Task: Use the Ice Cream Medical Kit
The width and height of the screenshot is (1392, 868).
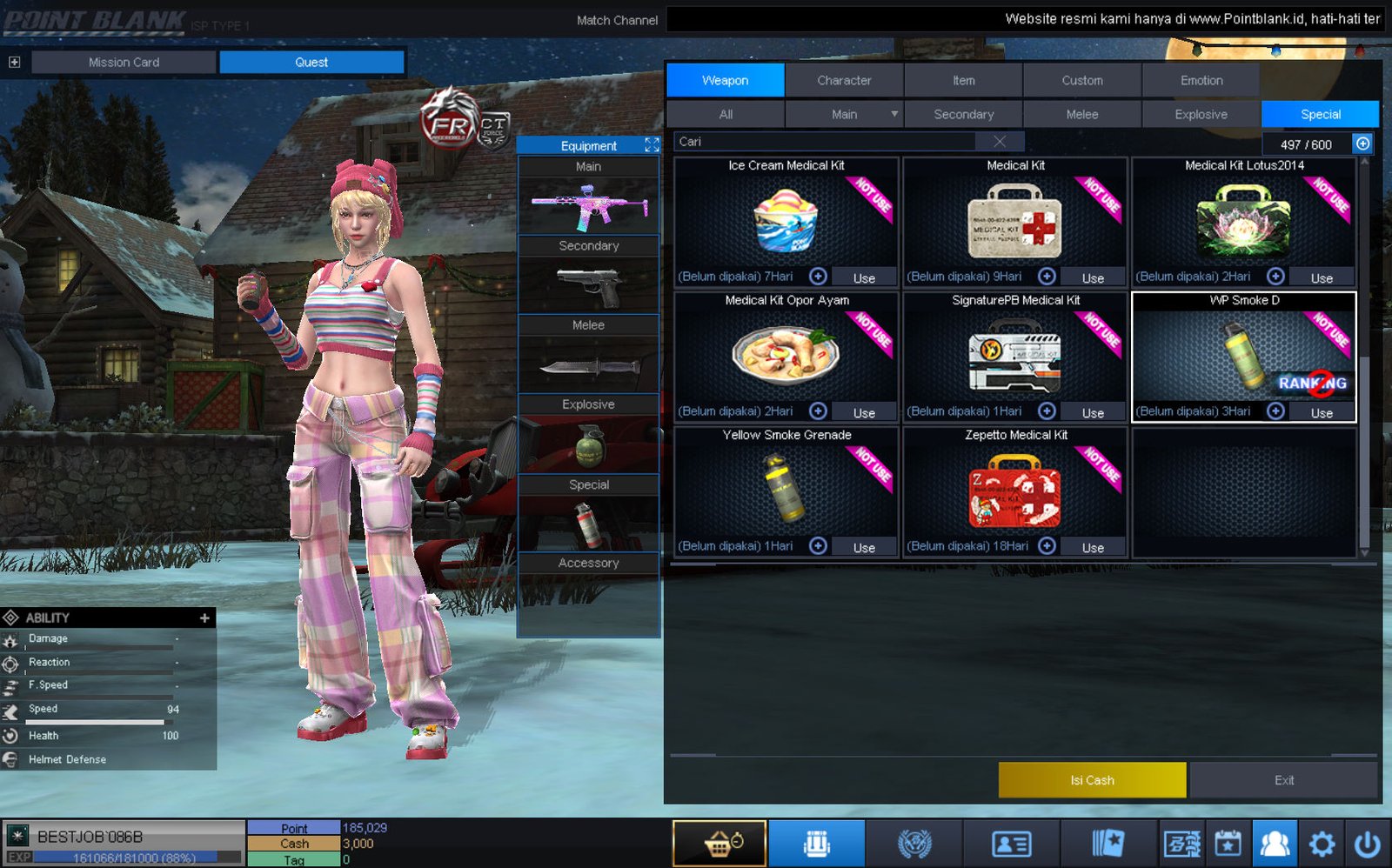Action: 863,277
